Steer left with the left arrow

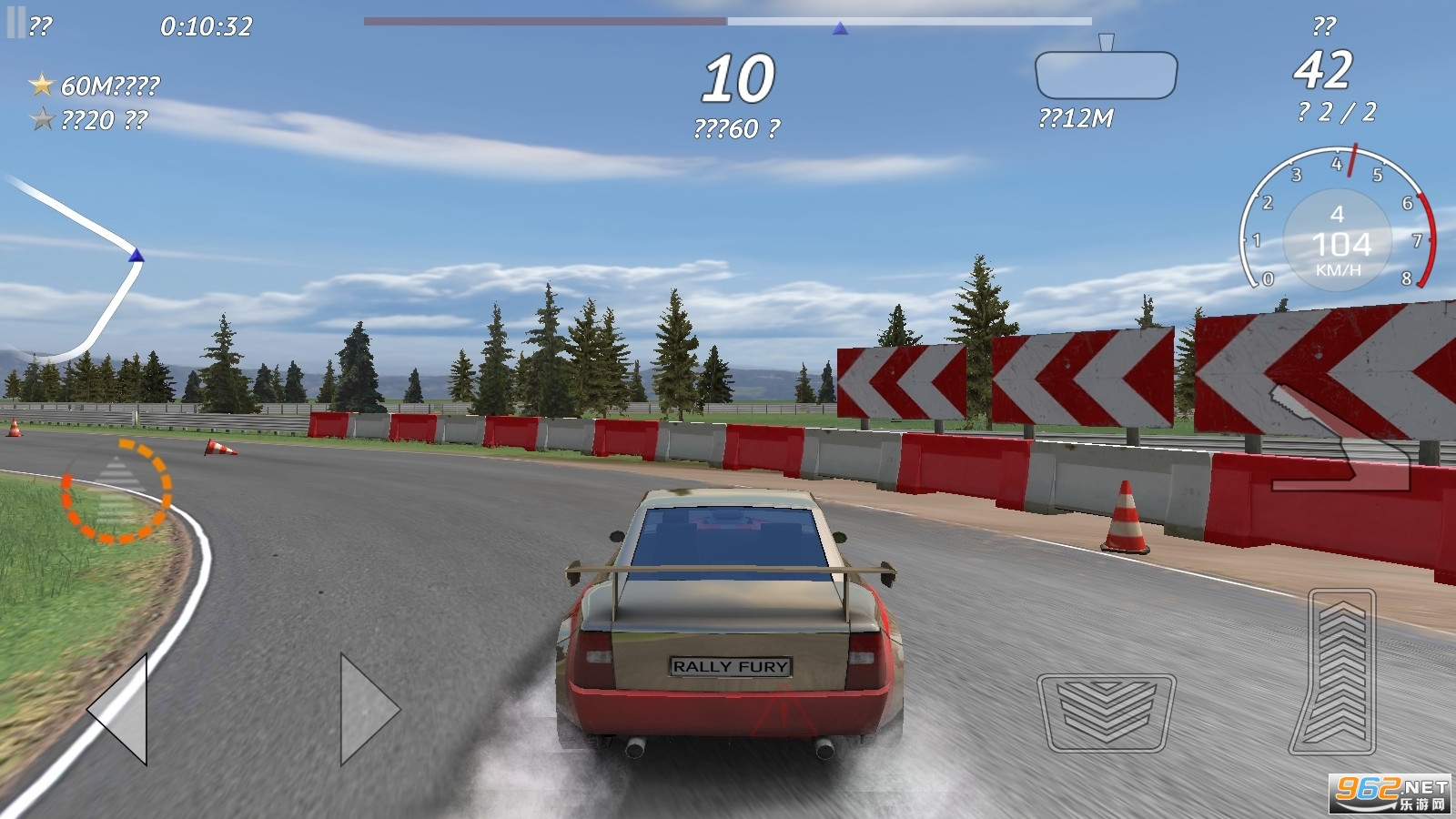[121, 708]
